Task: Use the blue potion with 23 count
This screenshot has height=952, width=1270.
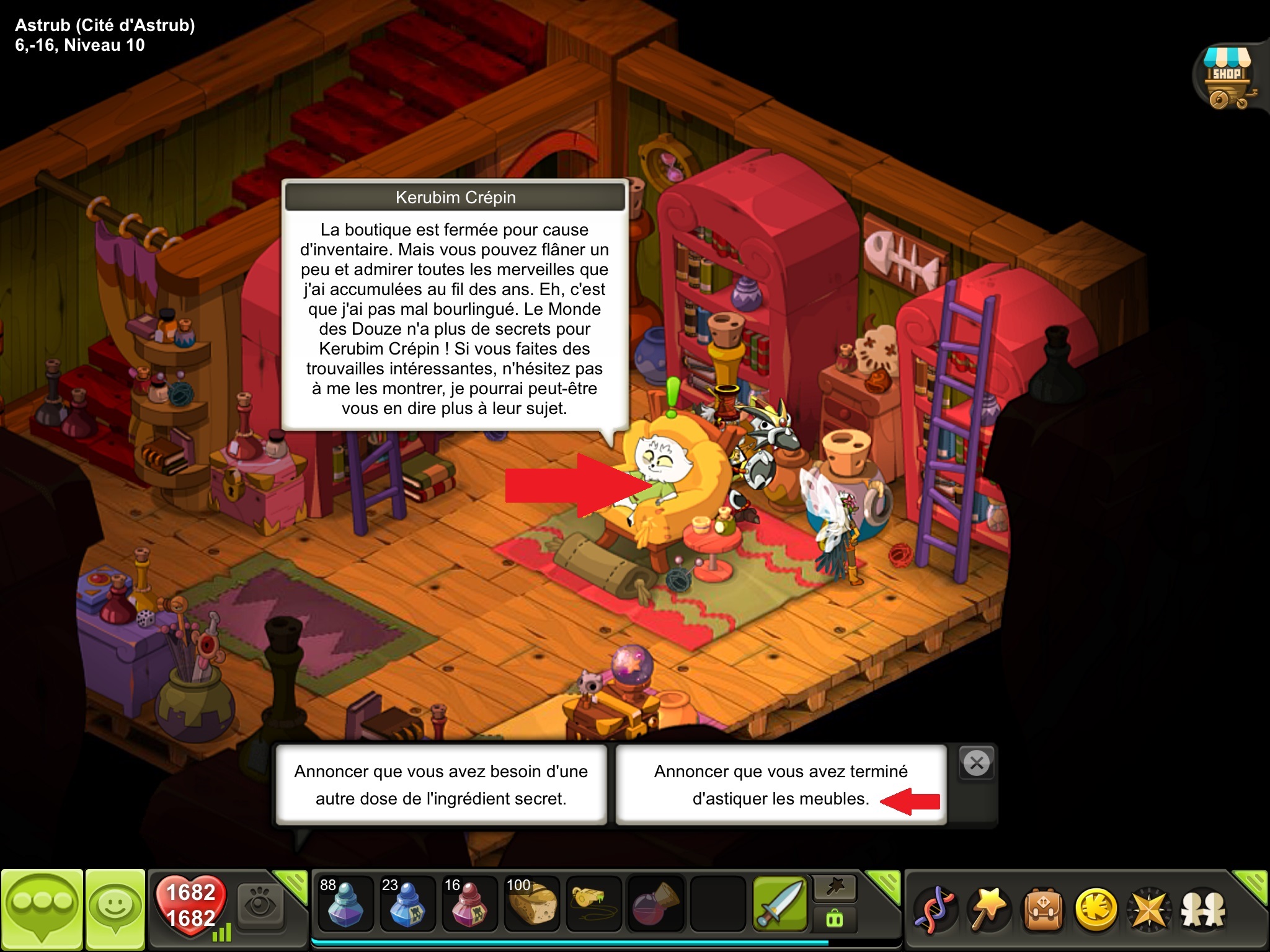Action: (x=407, y=904)
